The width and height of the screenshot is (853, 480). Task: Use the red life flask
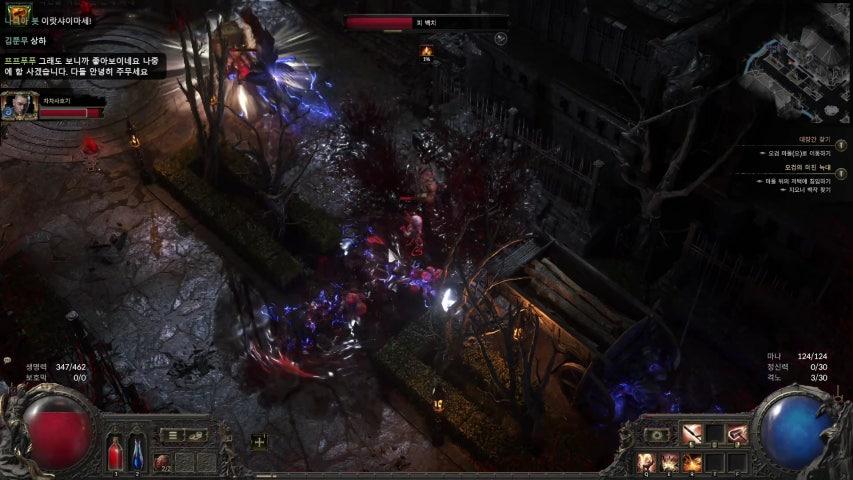[115, 453]
